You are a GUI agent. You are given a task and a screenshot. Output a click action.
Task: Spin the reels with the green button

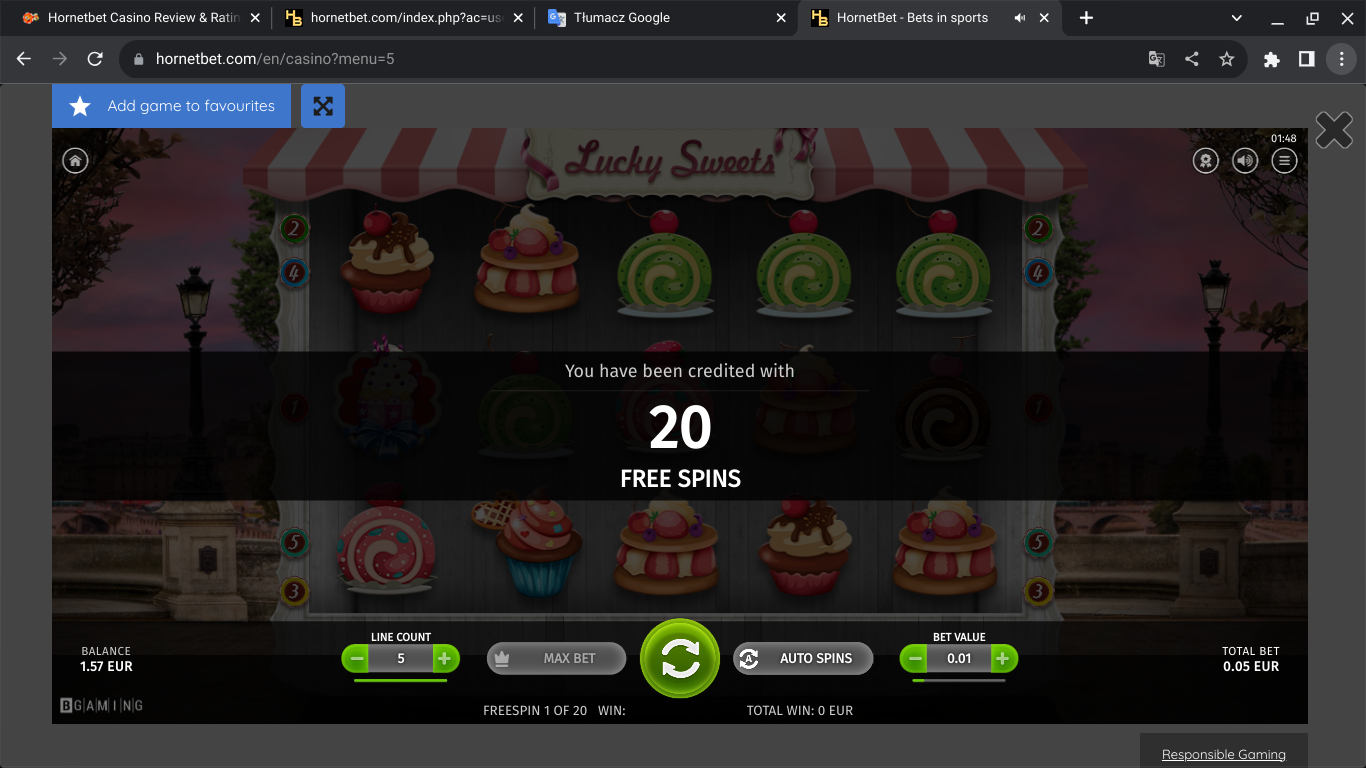[680, 658]
